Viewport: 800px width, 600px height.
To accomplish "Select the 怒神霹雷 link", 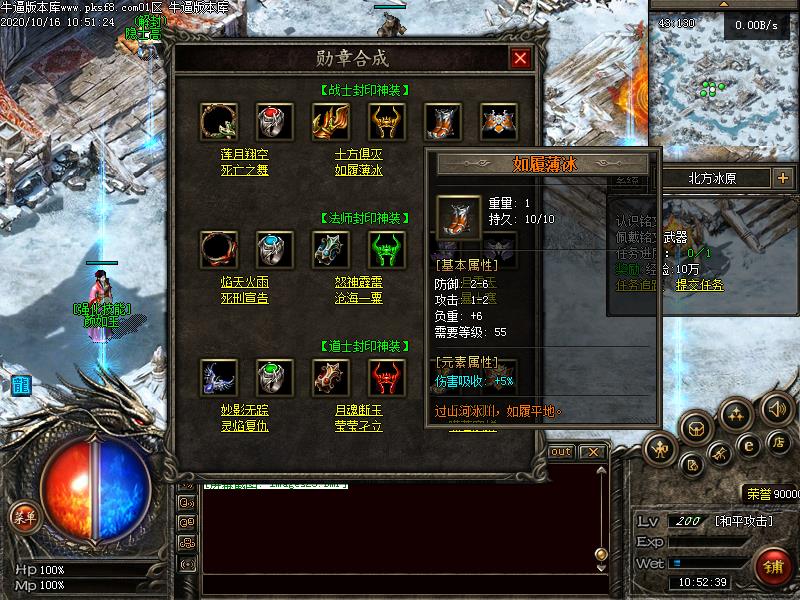I will tap(358, 283).
